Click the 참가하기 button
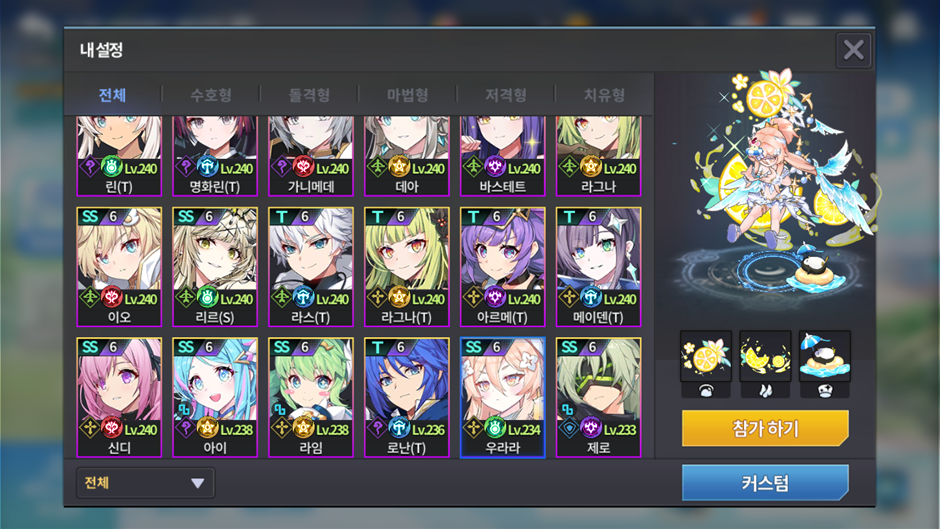Image resolution: width=940 pixels, height=529 pixels. 765,429
